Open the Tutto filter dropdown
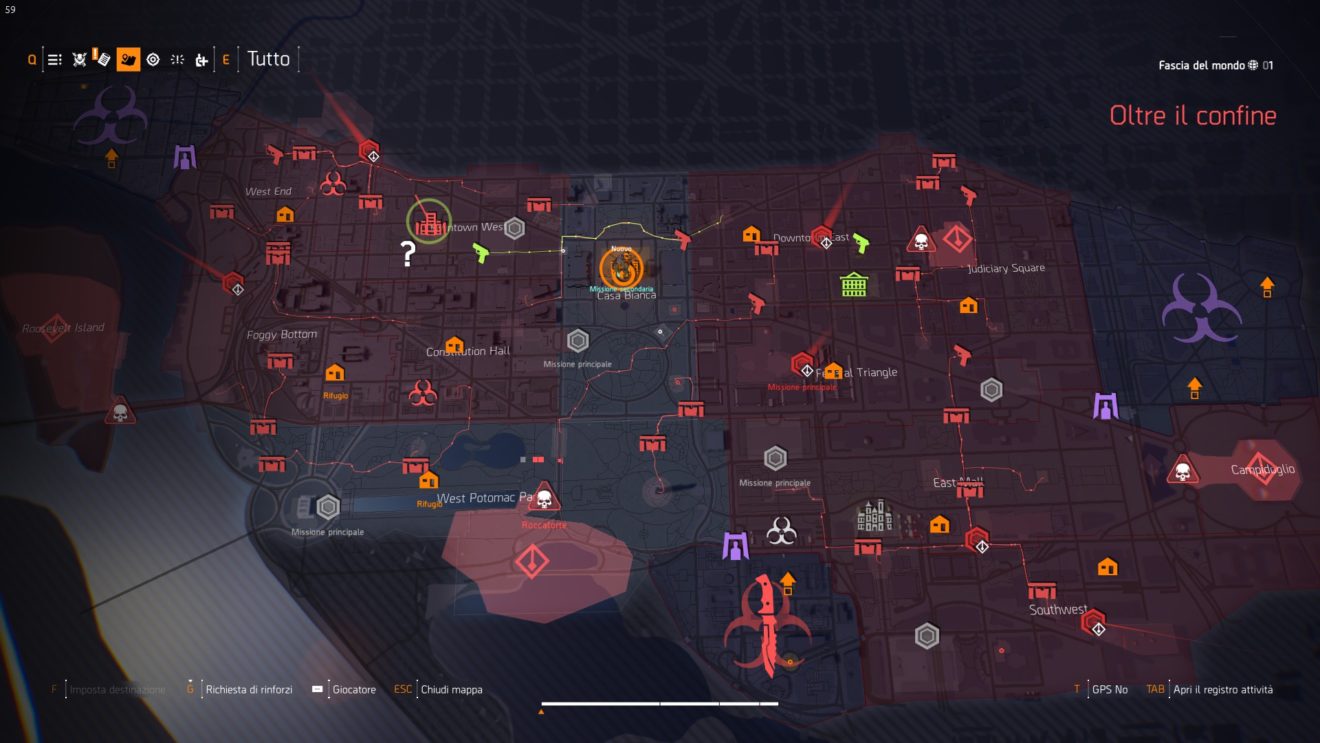This screenshot has width=1320, height=743. coord(270,59)
